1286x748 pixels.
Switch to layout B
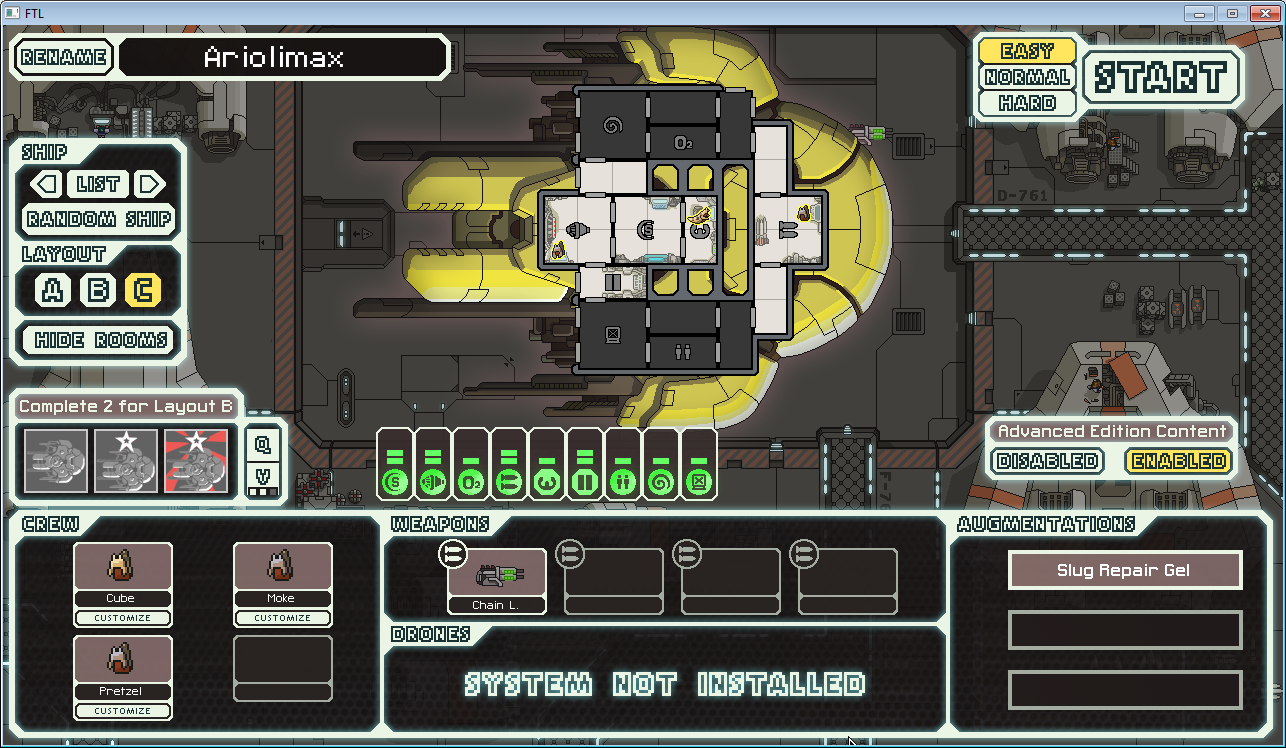(98, 291)
